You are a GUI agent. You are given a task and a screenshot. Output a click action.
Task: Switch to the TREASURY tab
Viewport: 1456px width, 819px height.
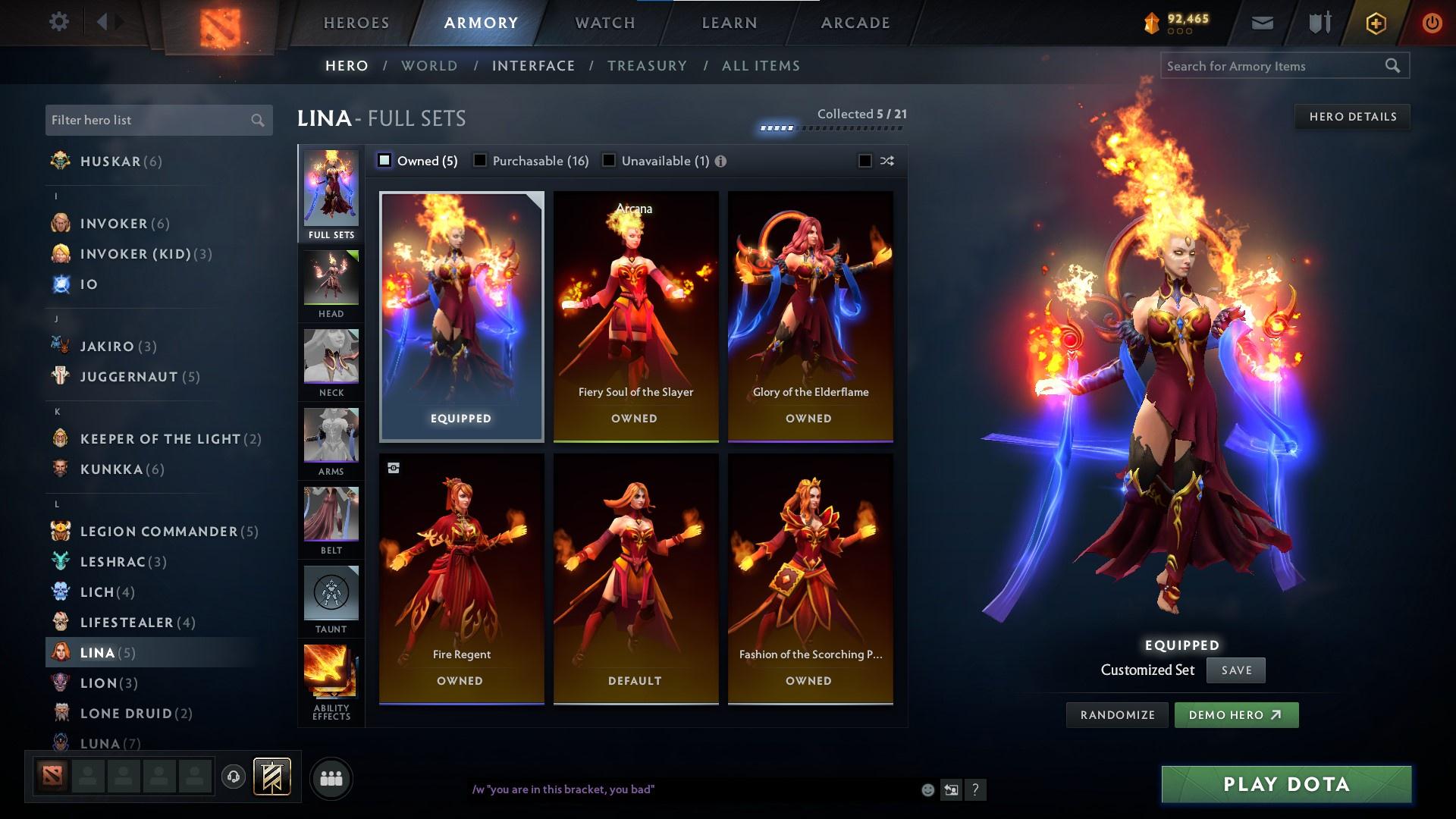[x=646, y=66]
